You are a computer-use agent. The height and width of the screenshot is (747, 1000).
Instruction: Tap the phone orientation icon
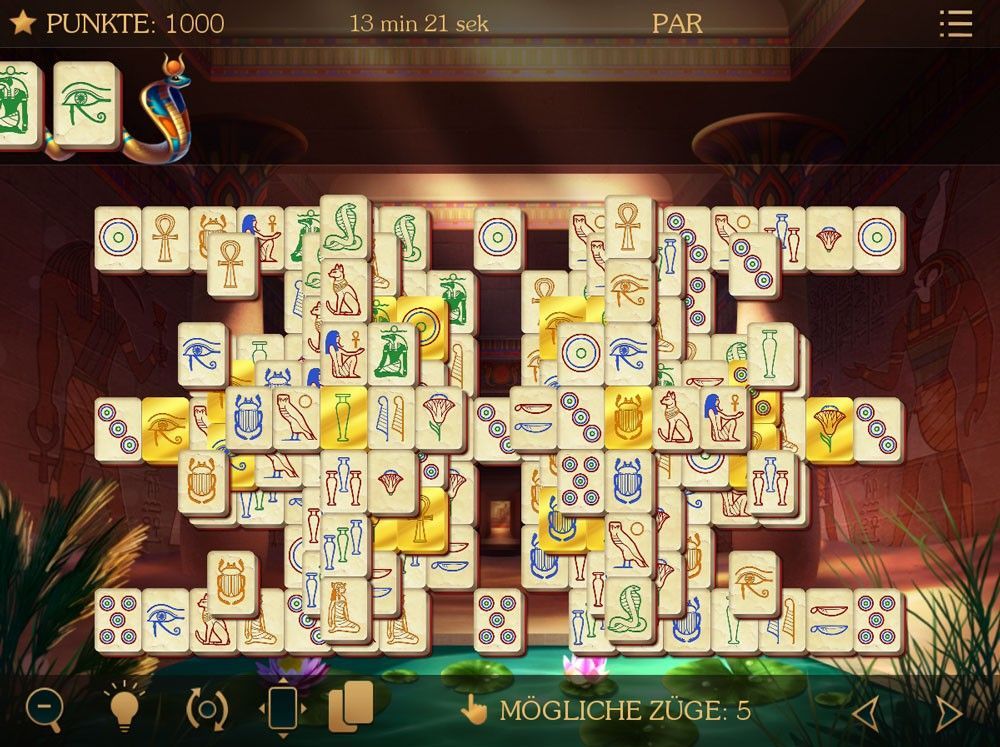282,709
